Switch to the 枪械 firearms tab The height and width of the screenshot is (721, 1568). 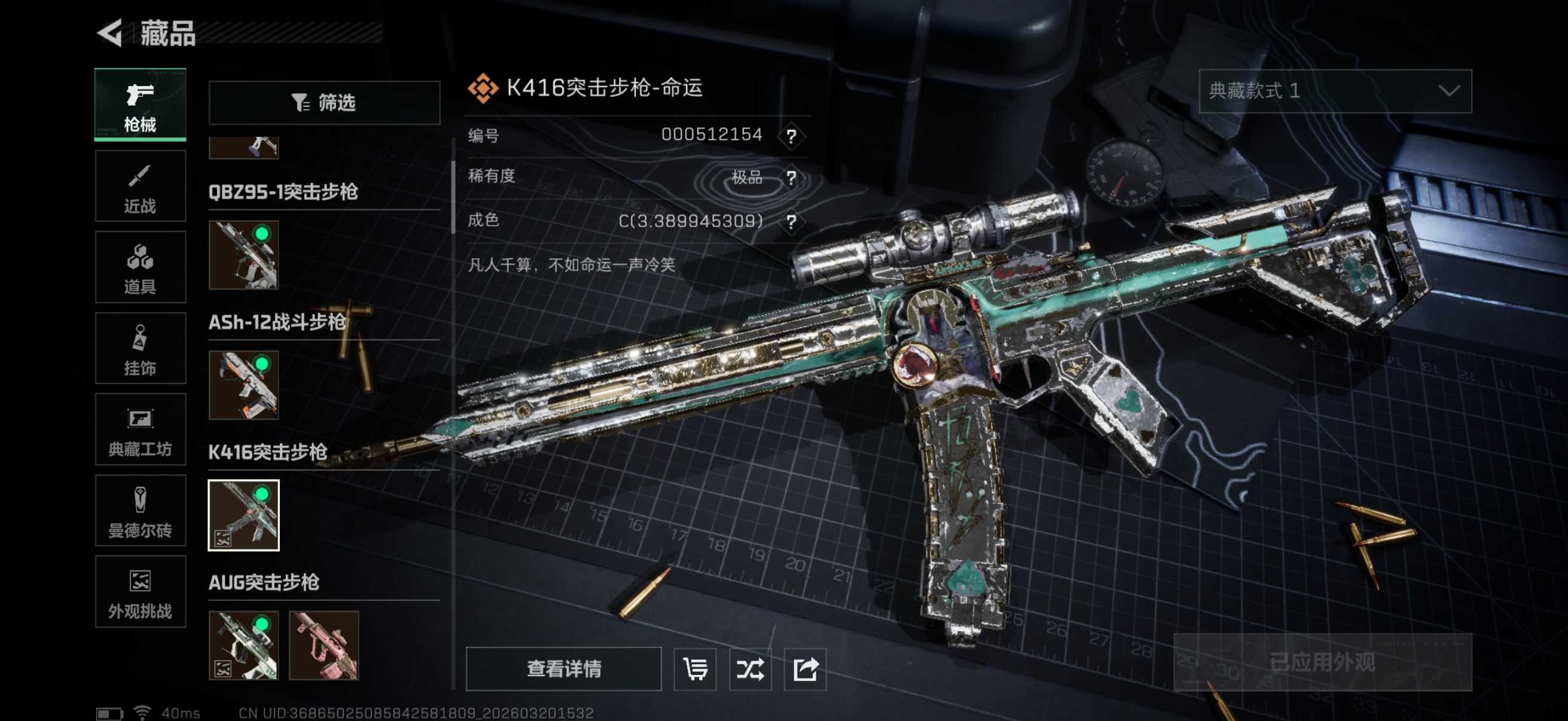pyautogui.click(x=140, y=105)
